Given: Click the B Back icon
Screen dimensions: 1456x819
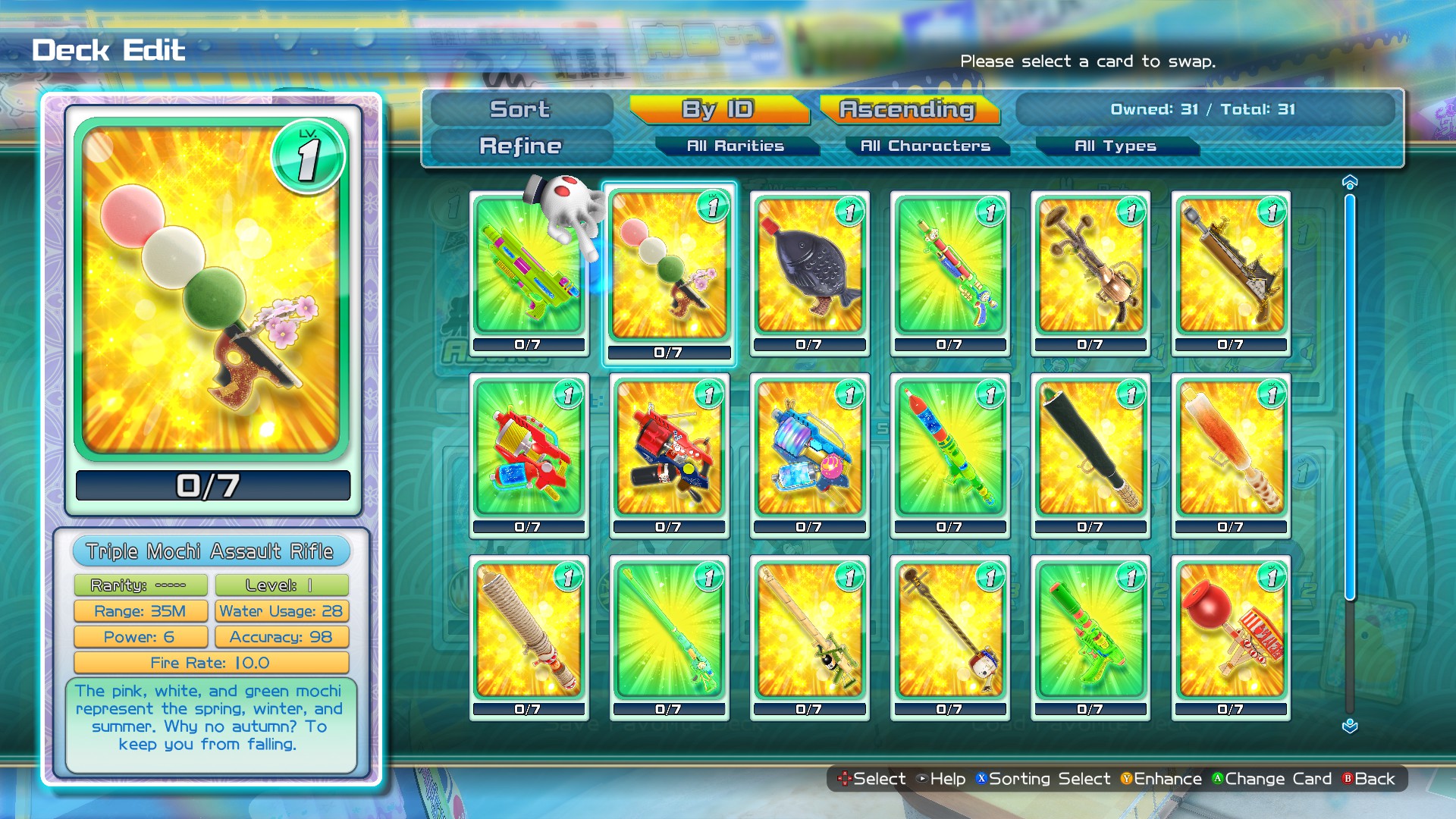Looking at the screenshot, I should [x=1347, y=779].
